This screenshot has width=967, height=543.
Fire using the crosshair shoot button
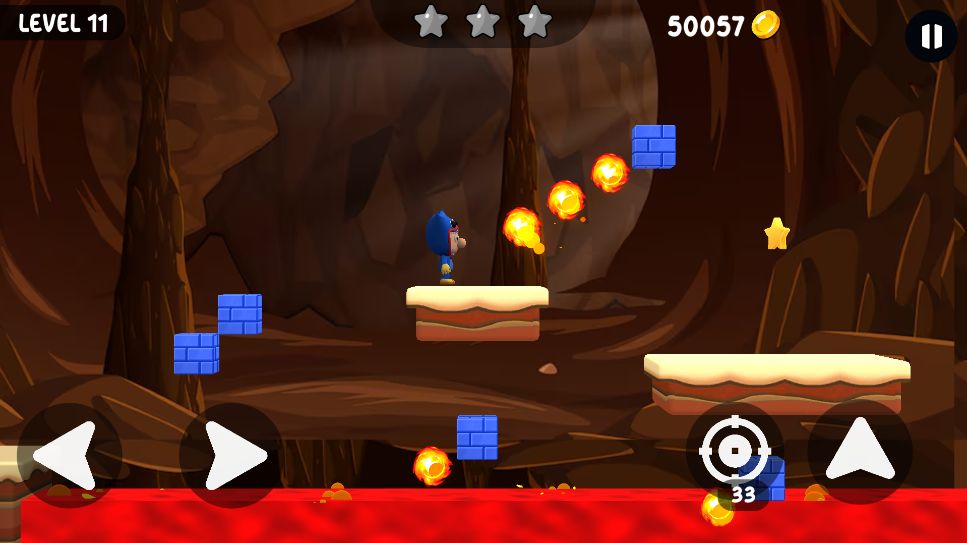point(735,452)
